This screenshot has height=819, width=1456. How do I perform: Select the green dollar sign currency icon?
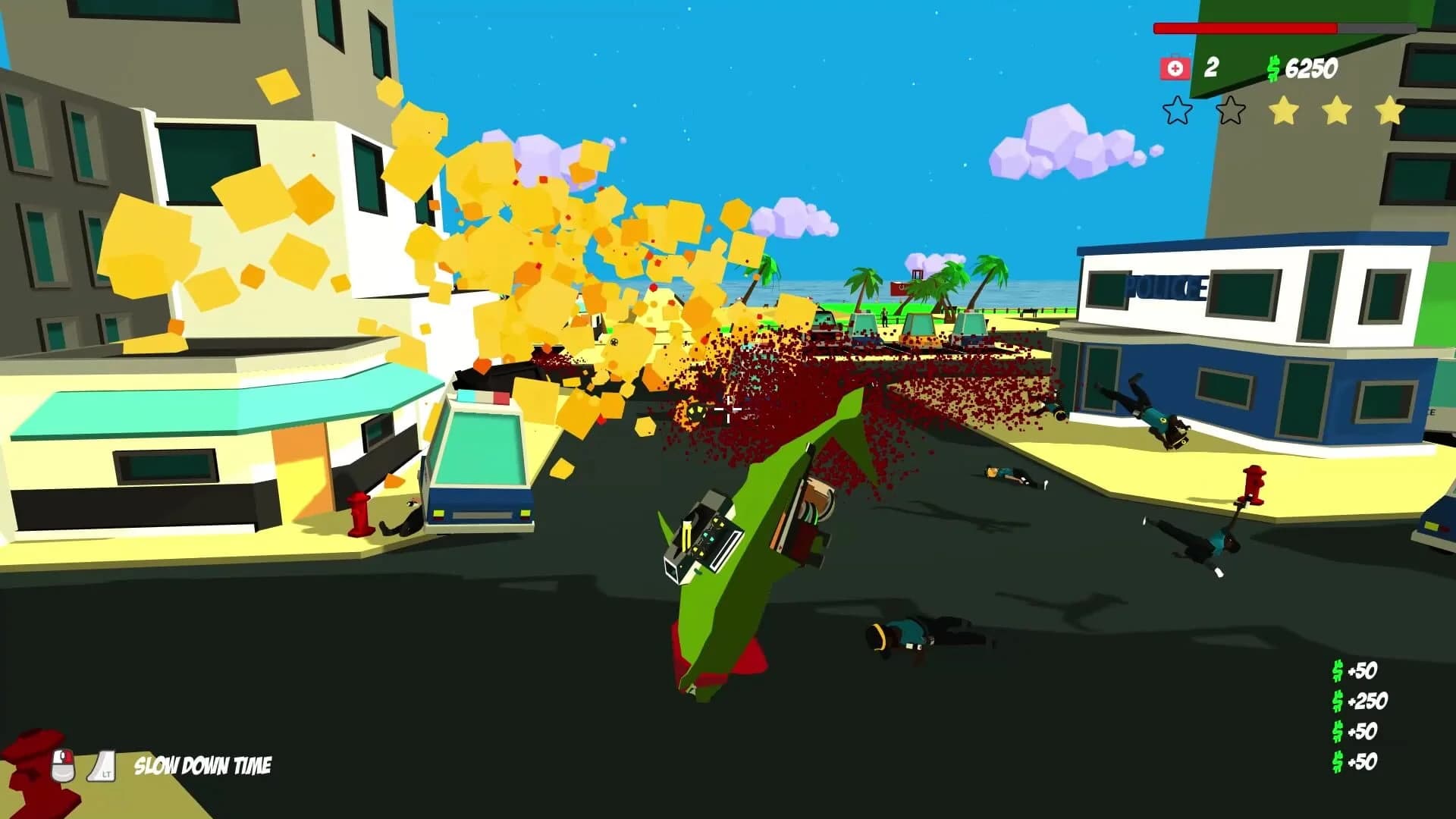[x=1273, y=67]
